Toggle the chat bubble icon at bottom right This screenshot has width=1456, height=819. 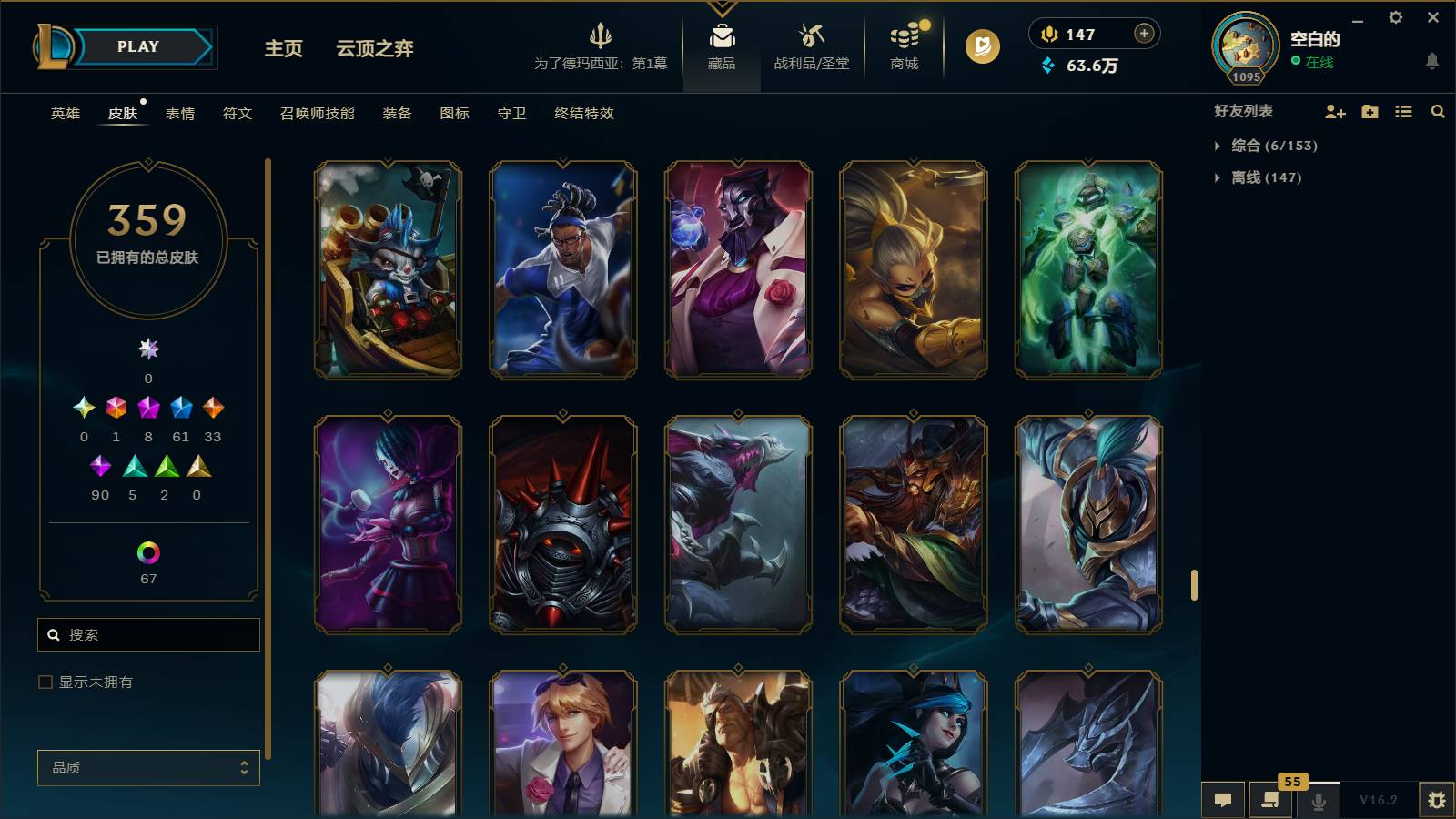(1223, 800)
